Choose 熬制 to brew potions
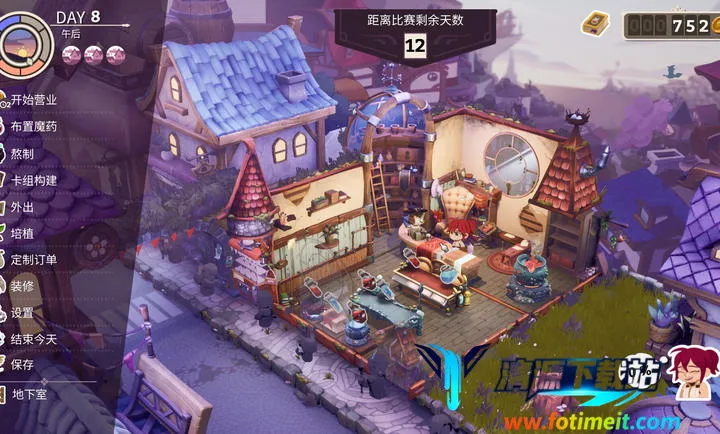 pyautogui.click(x=22, y=153)
